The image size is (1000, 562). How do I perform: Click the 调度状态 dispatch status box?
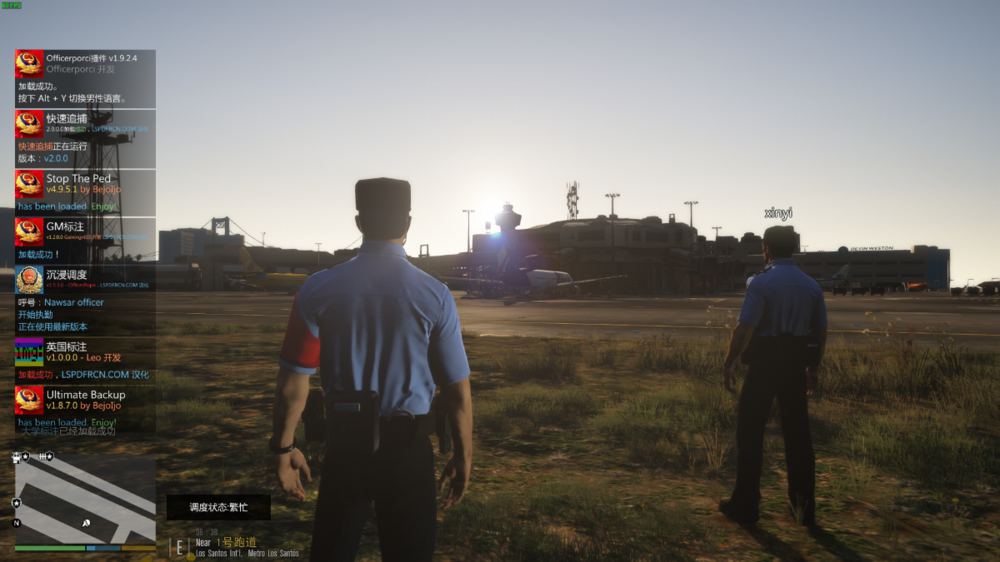218,507
